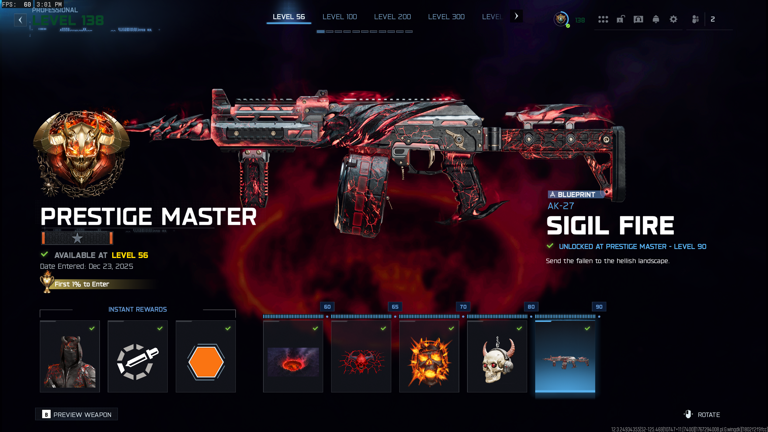This screenshot has height=432, width=768.
Task: Click the right arrow to show more level tabs
Action: coord(516,16)
